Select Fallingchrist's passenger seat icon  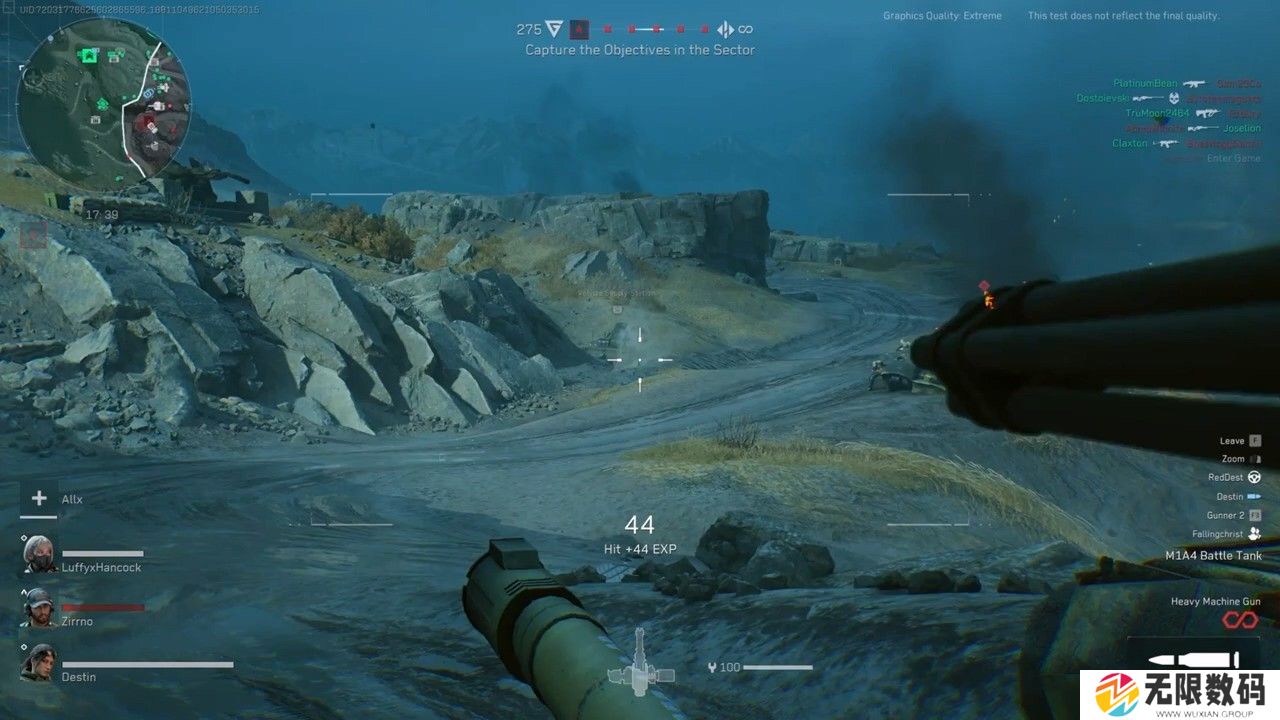pos(1254,534)
